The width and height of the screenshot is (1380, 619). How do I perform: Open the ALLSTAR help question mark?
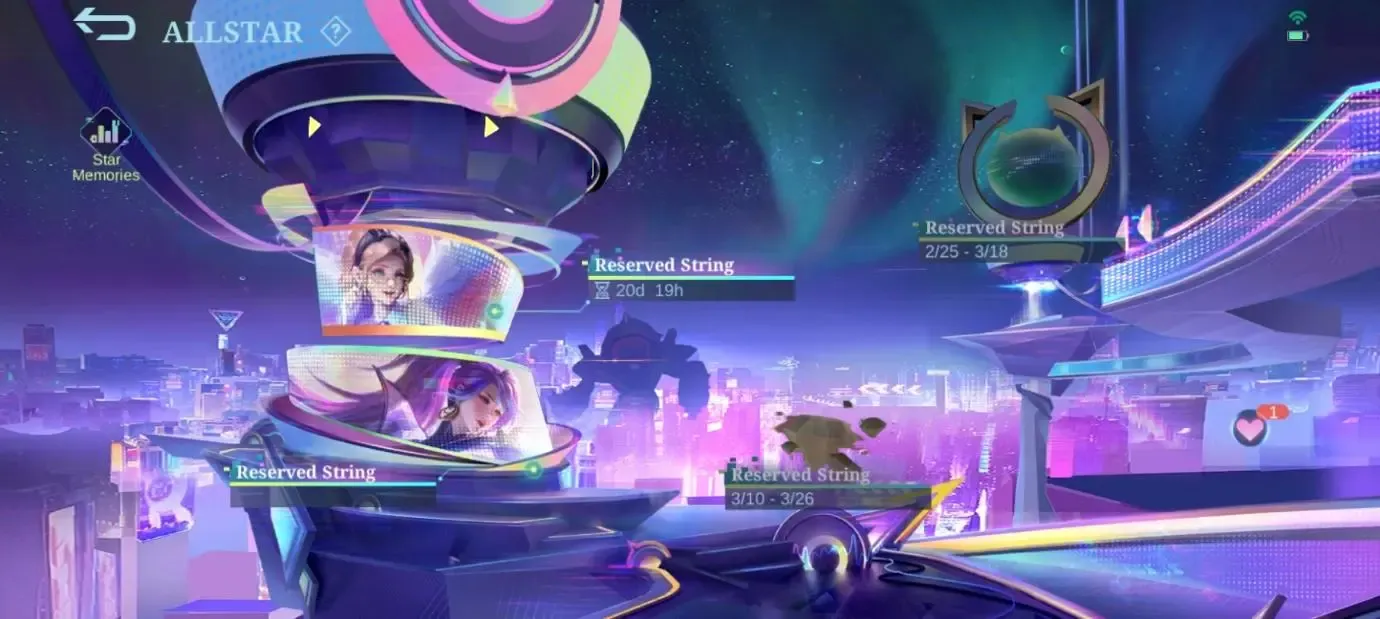pos(335,31)
